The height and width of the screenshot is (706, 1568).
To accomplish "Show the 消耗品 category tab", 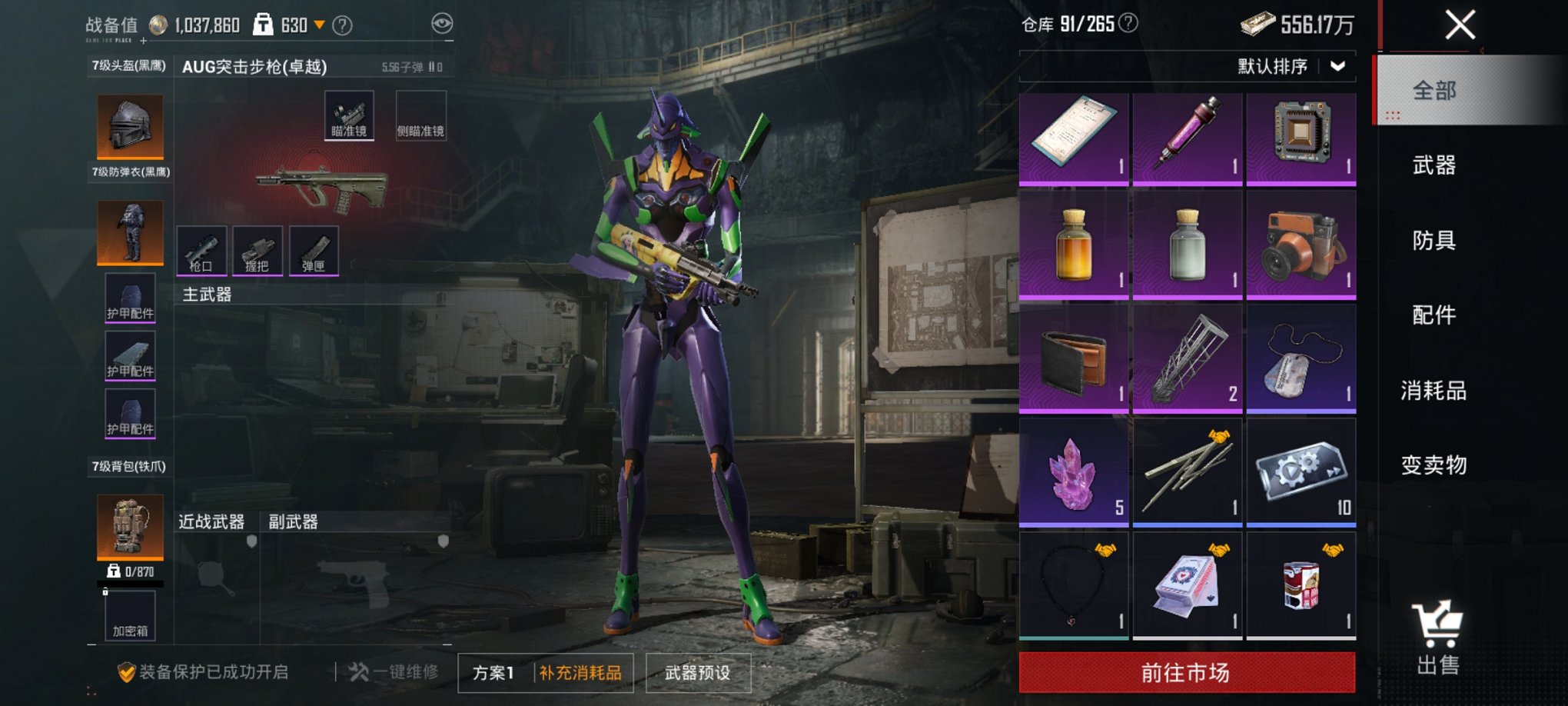I will [1433, 391].
